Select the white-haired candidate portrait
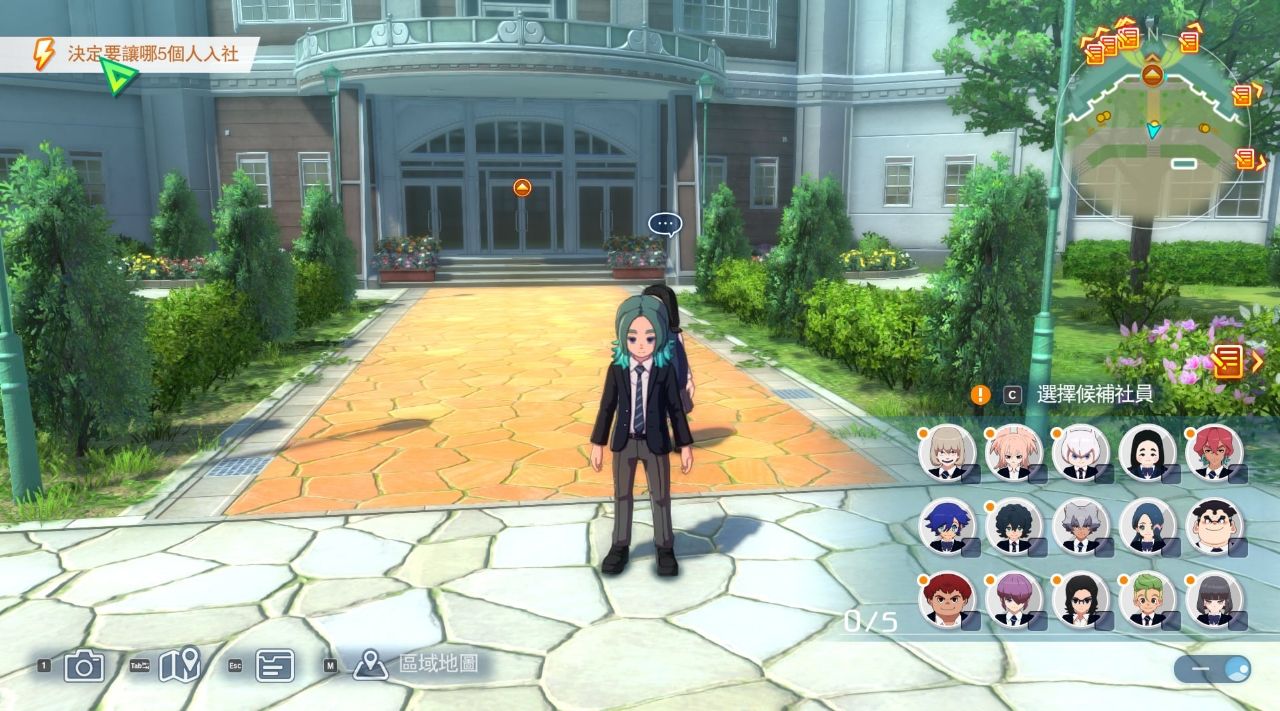The width and height of the screenshot is (1280, 711). coord(1080,453)
